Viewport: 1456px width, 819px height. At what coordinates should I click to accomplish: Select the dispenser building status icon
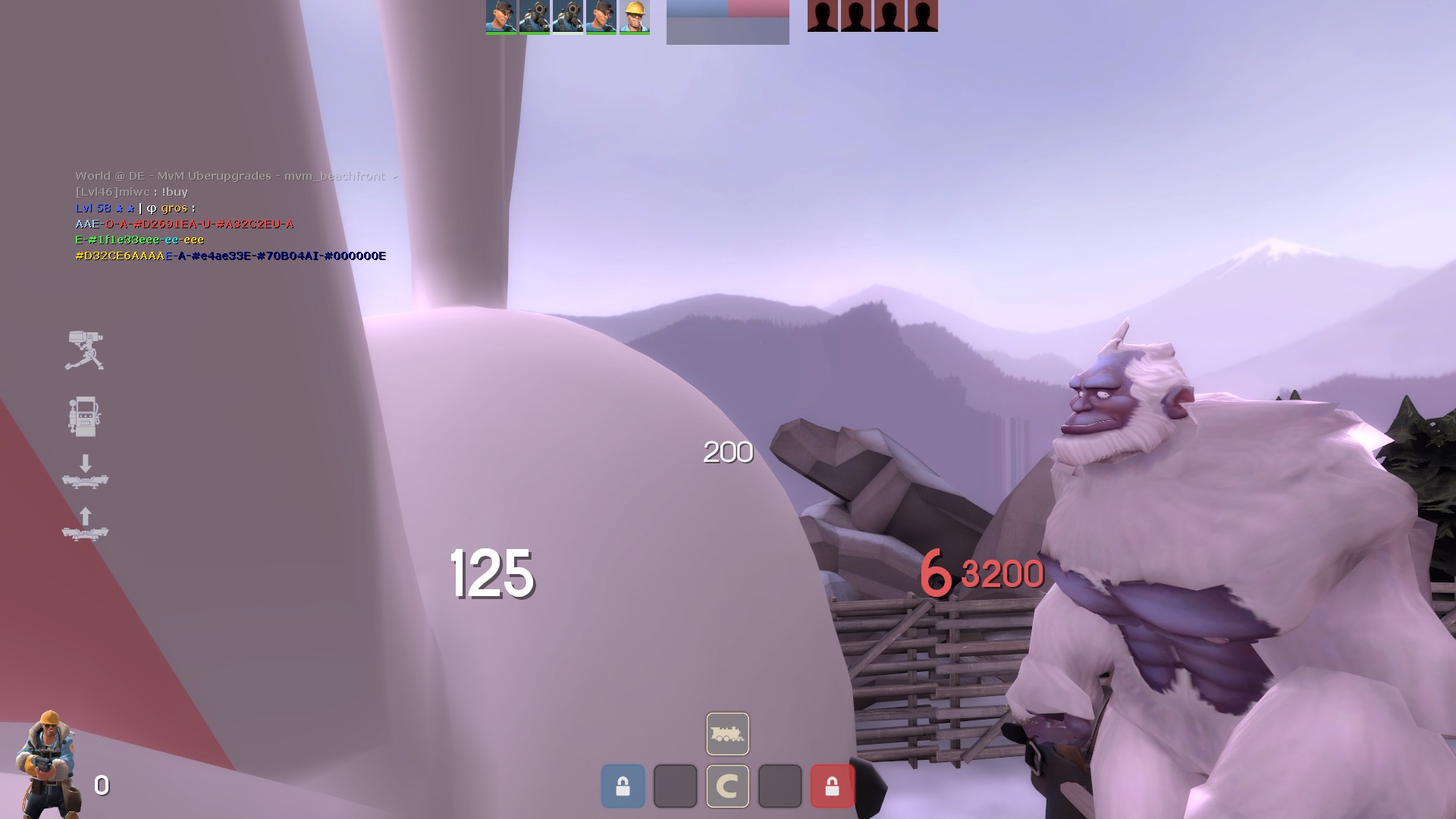83,416
